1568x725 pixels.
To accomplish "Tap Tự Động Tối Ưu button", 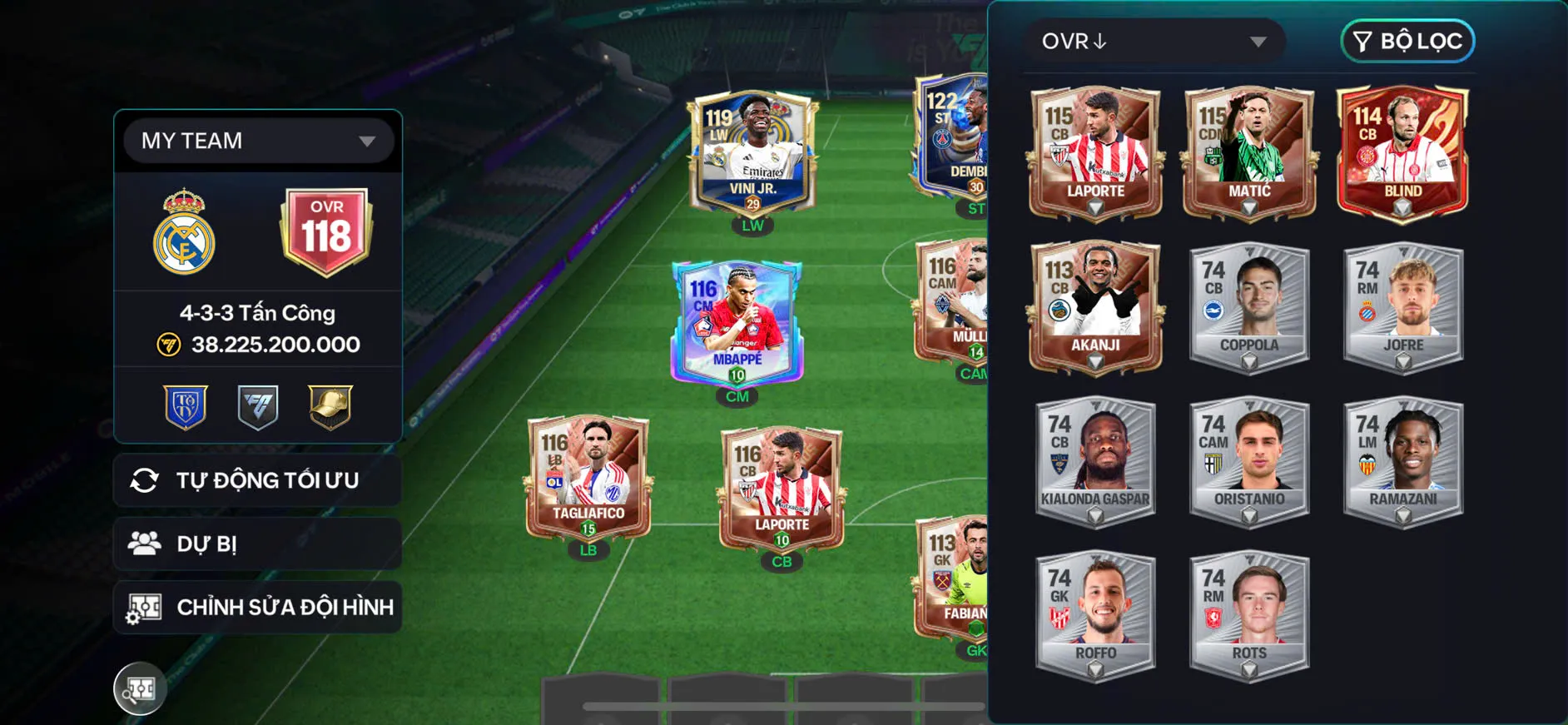I will tap(258, 480).
